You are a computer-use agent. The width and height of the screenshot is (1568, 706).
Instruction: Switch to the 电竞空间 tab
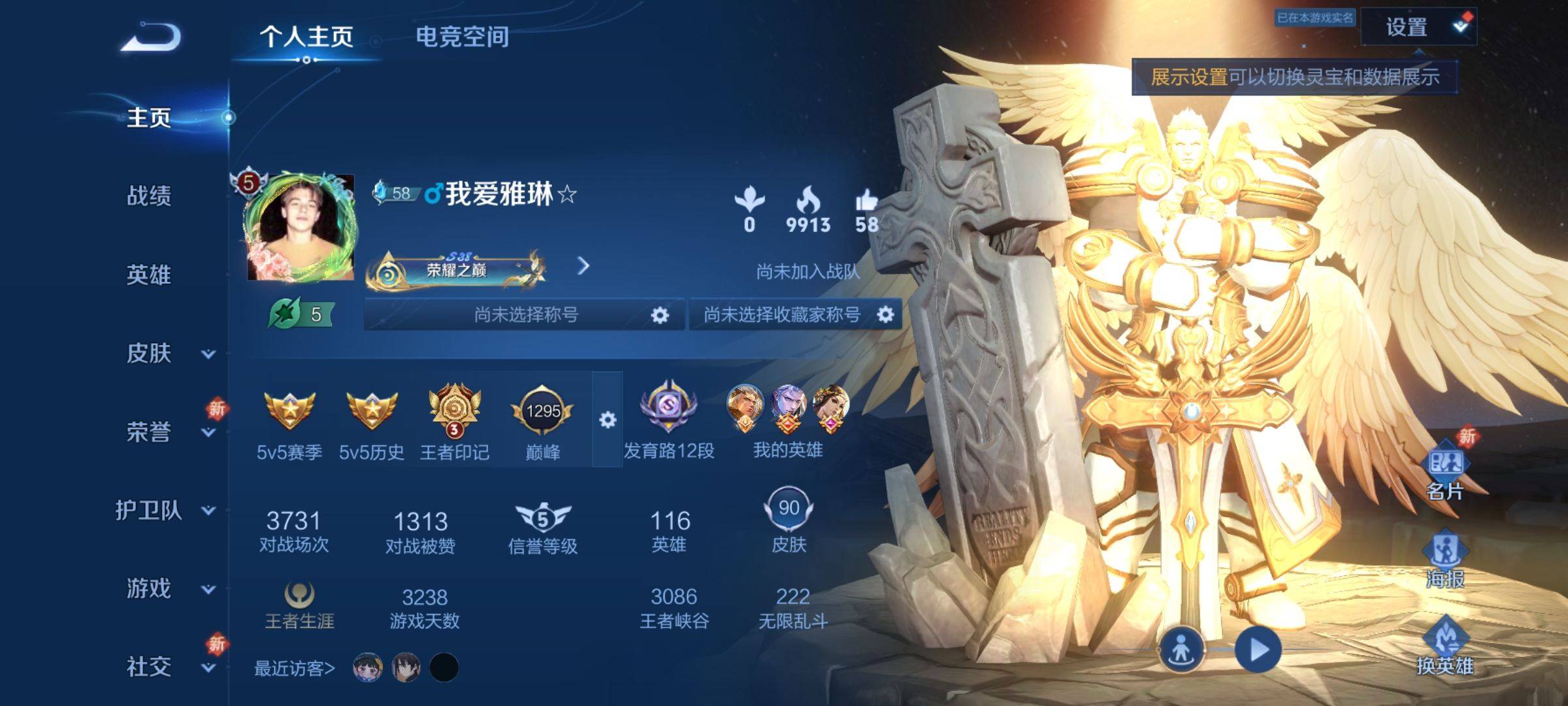click(462, 37)
